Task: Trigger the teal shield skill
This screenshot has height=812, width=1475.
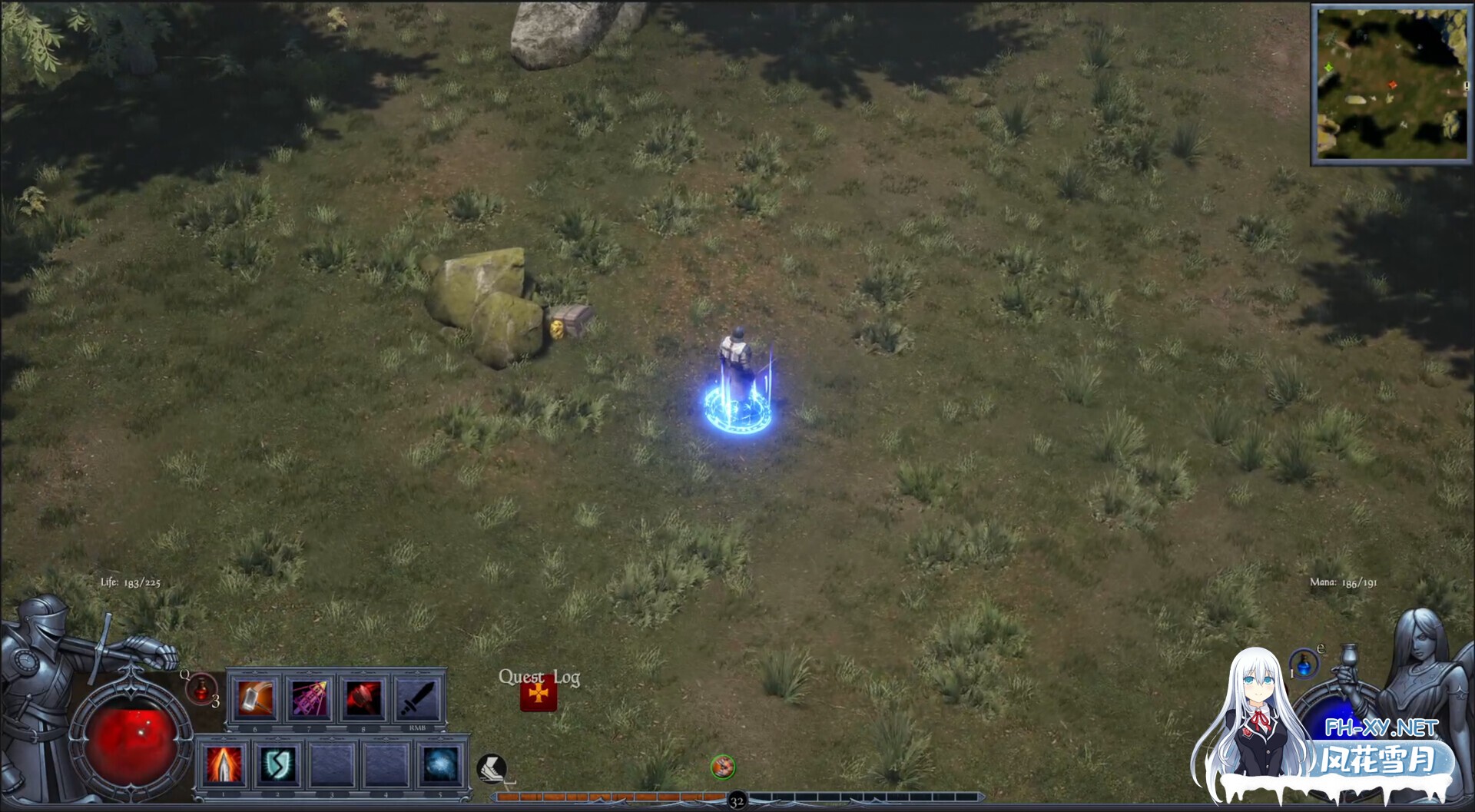Action: coord(277,764)
